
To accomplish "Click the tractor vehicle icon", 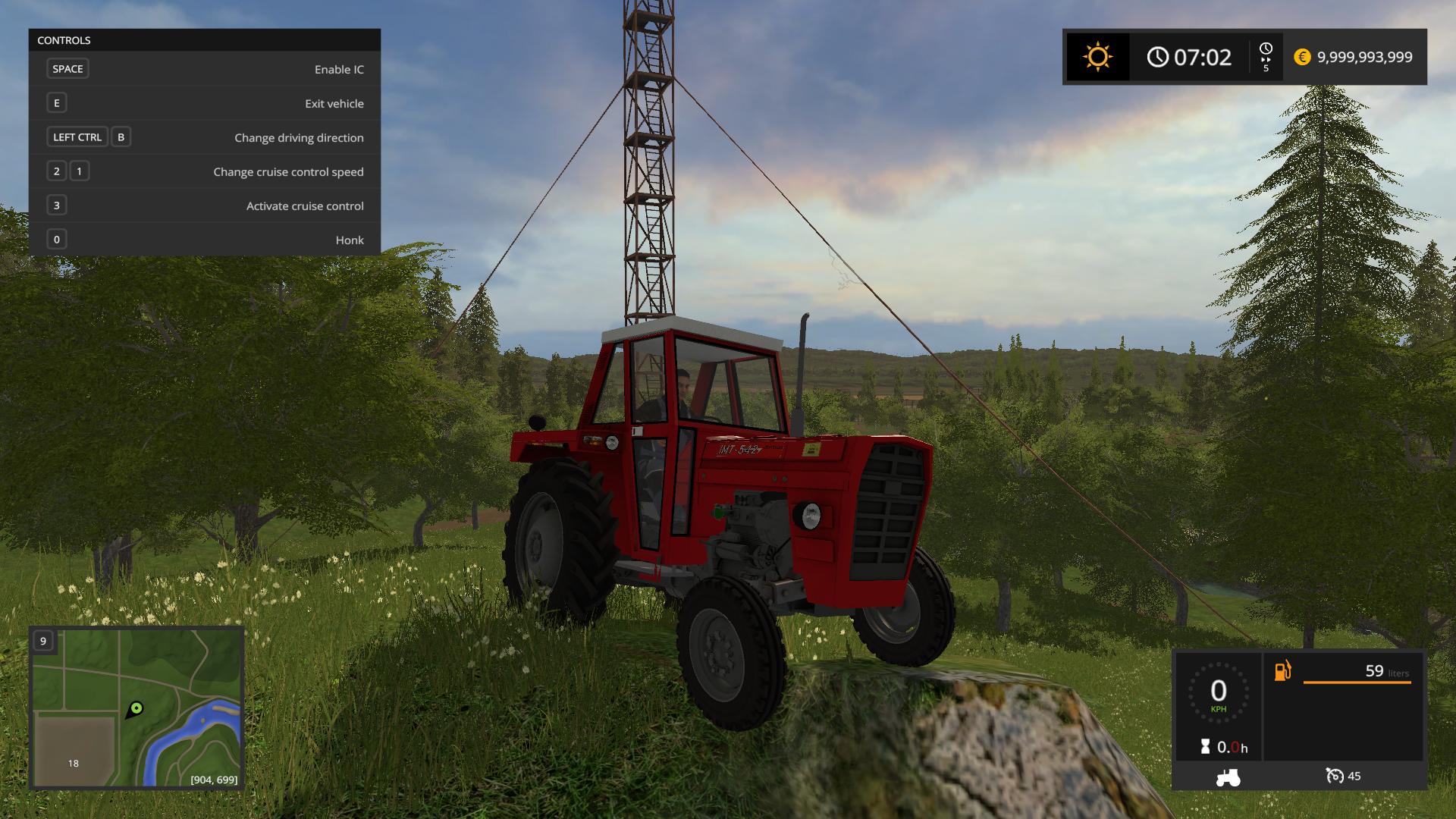I will 1228,777.
